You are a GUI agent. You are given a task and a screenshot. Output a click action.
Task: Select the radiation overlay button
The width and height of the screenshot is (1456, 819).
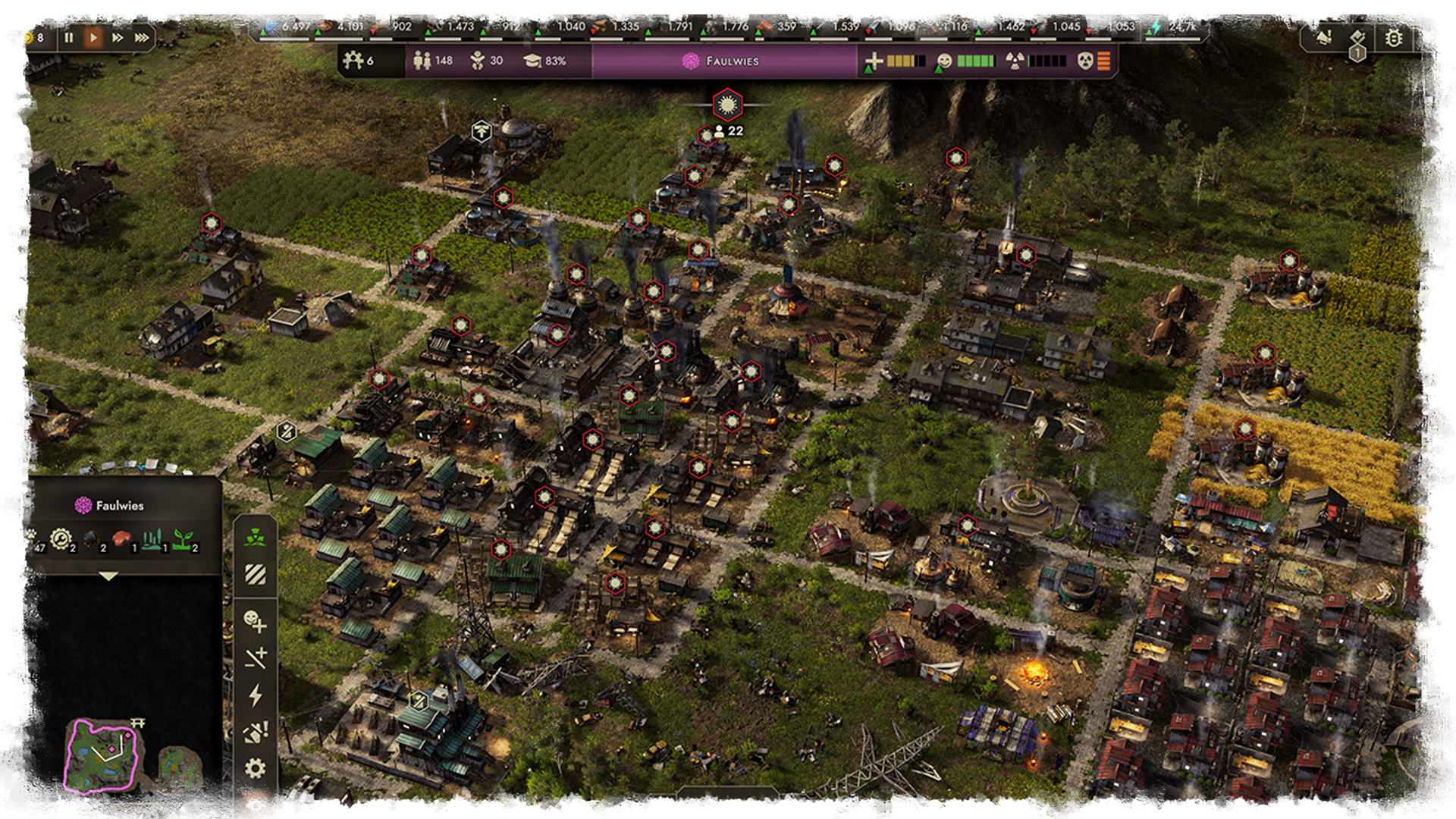tap(255, 537)
